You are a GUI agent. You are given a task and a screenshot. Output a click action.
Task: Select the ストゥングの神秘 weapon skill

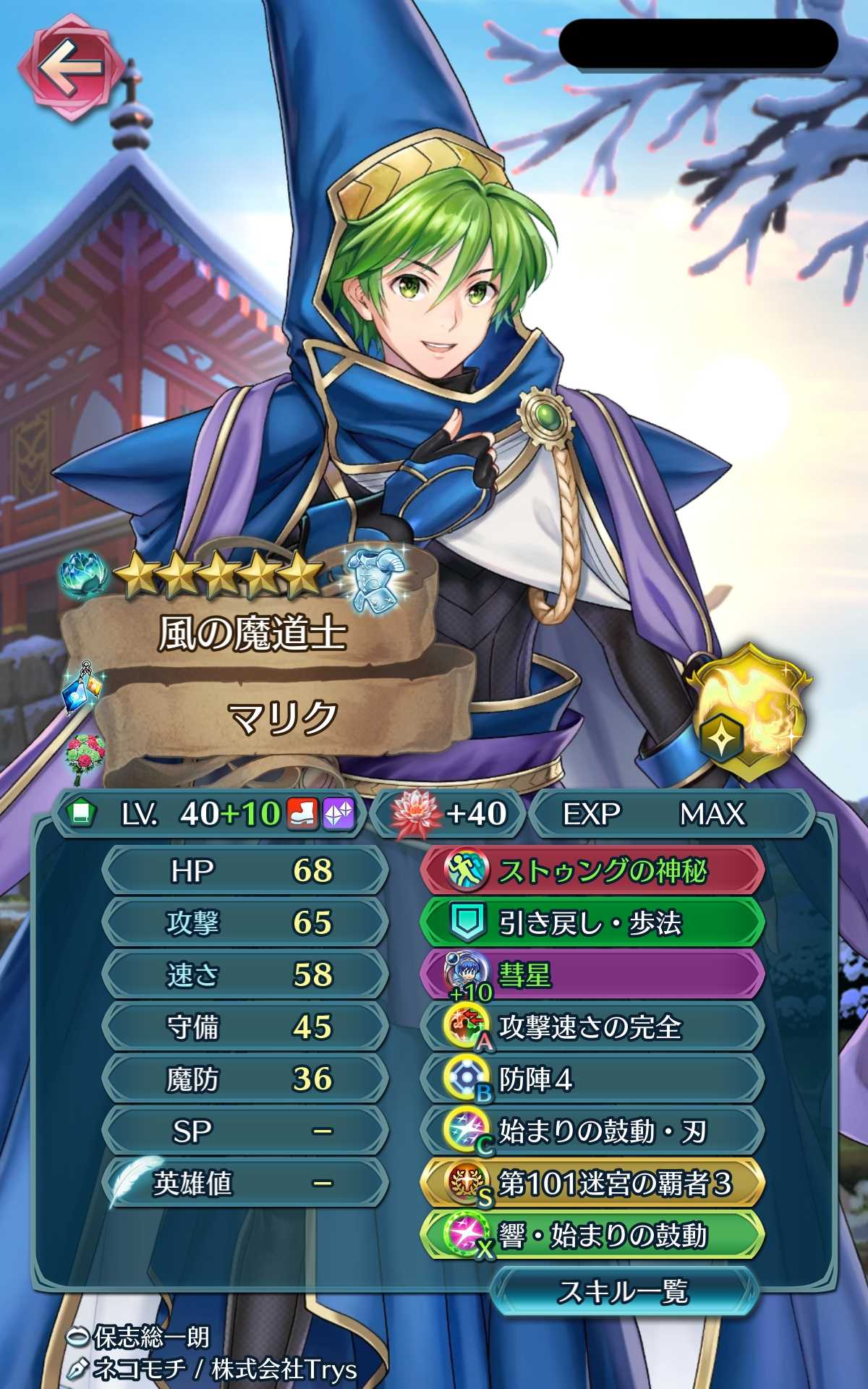(592, 870)
